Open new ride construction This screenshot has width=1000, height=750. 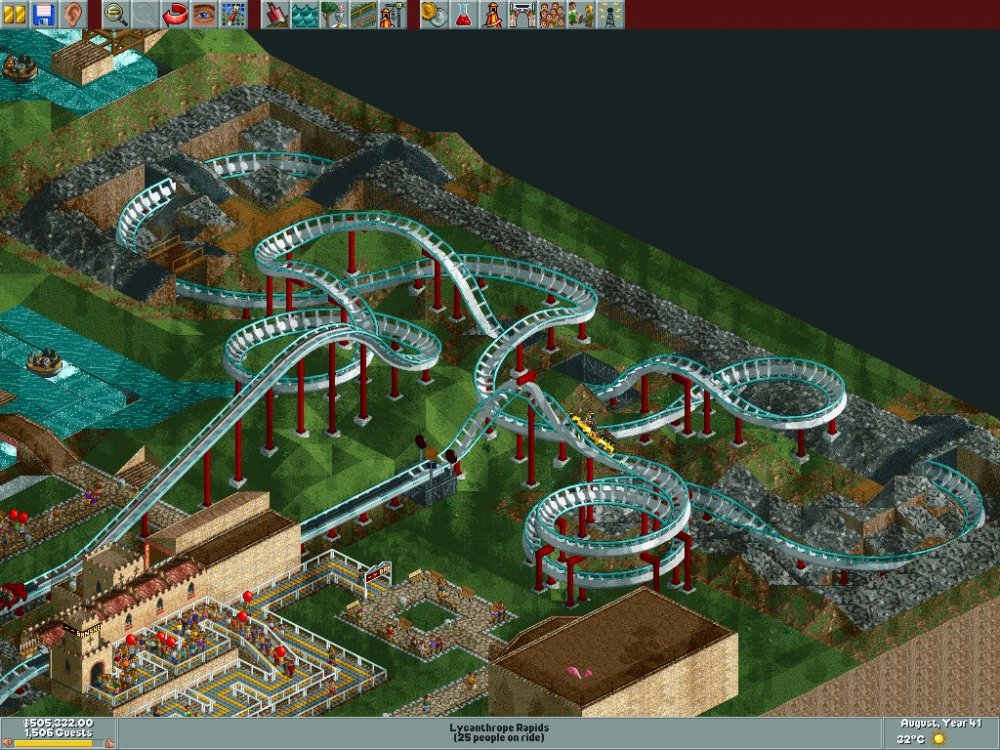tap(392, 14)
